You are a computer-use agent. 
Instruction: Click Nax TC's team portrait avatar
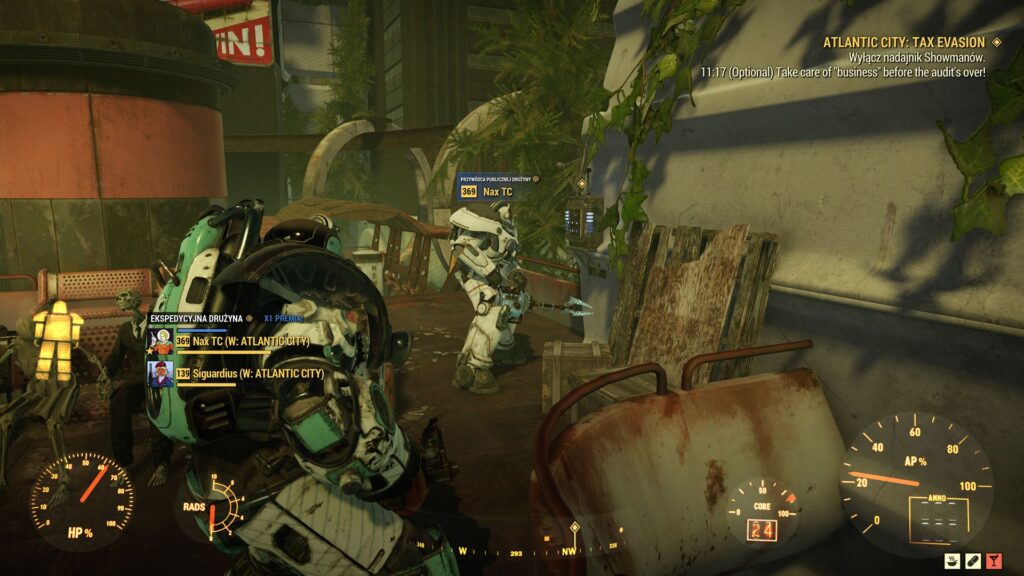pos(160,340)
